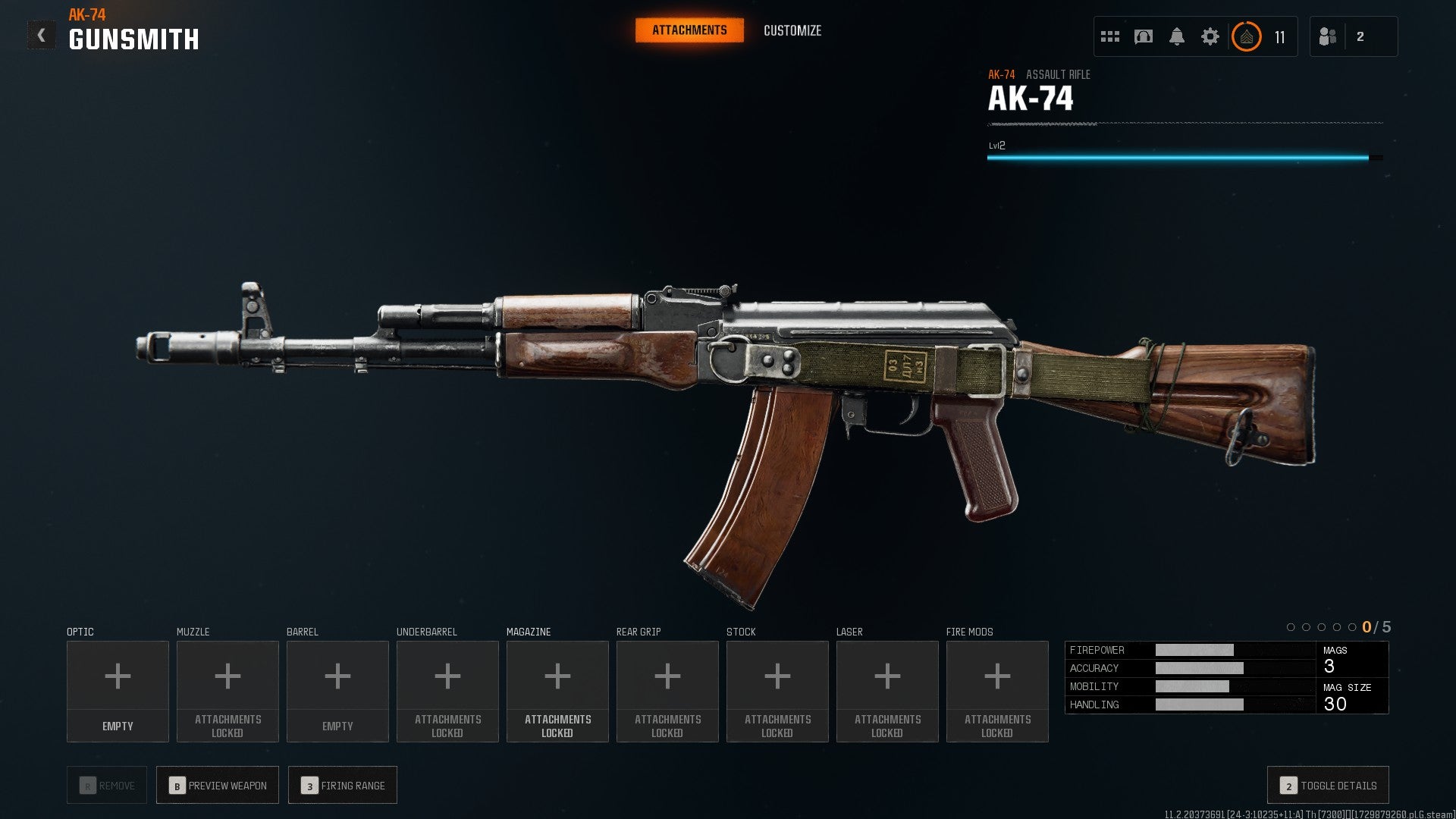The height and width of the screenshot is (819, 1456).
Task: Select the Underbarrel attachment slot
Action: [447, 691]
